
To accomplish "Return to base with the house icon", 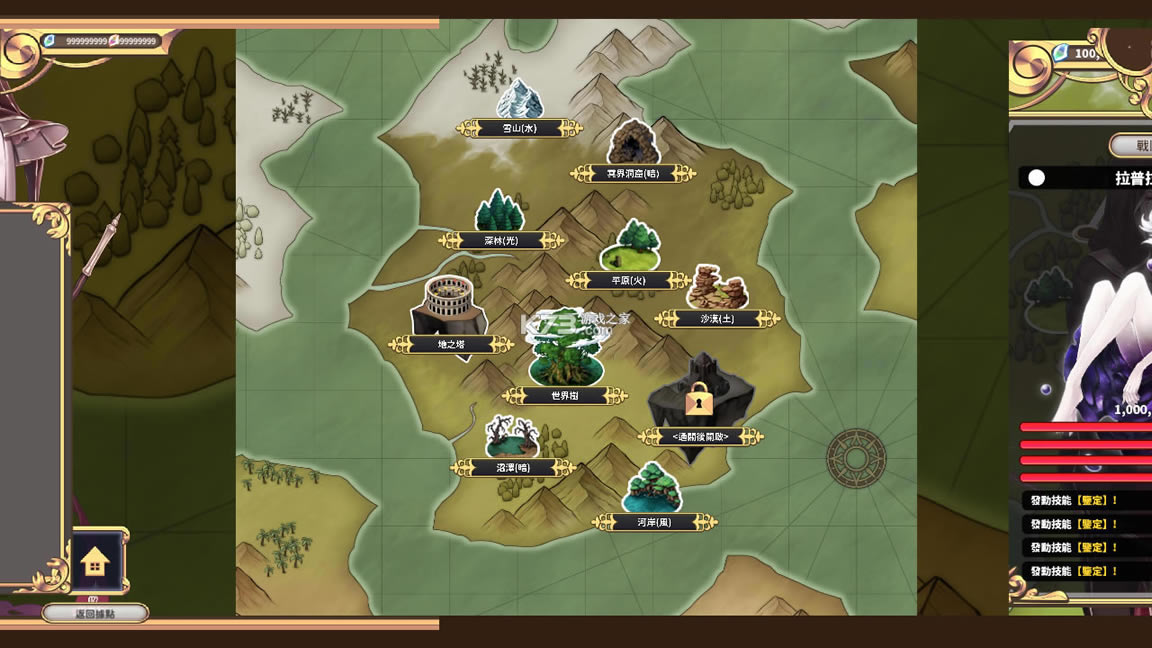I will coord(95,561).
